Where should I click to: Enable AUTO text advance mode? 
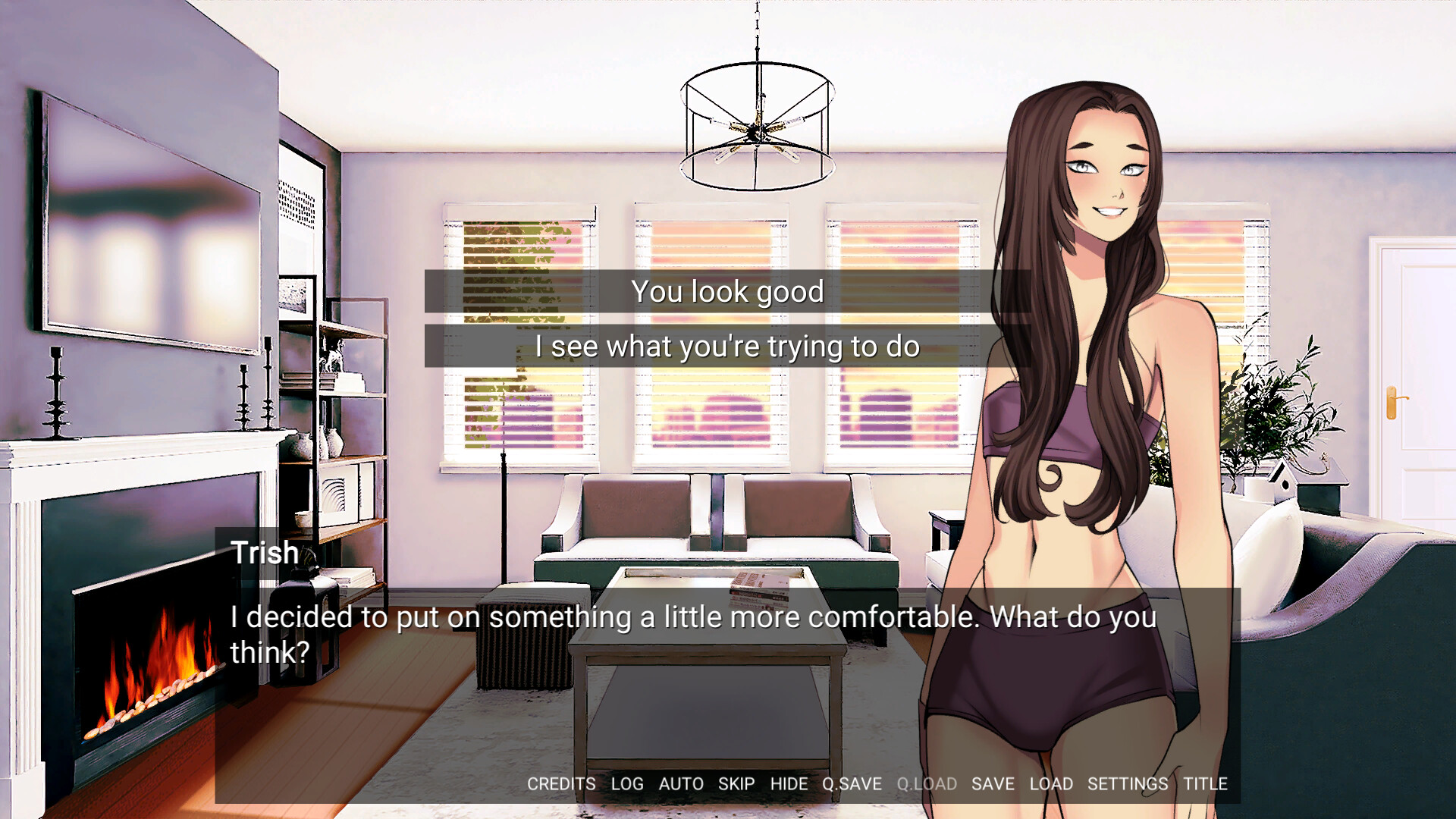coord(681,784)
